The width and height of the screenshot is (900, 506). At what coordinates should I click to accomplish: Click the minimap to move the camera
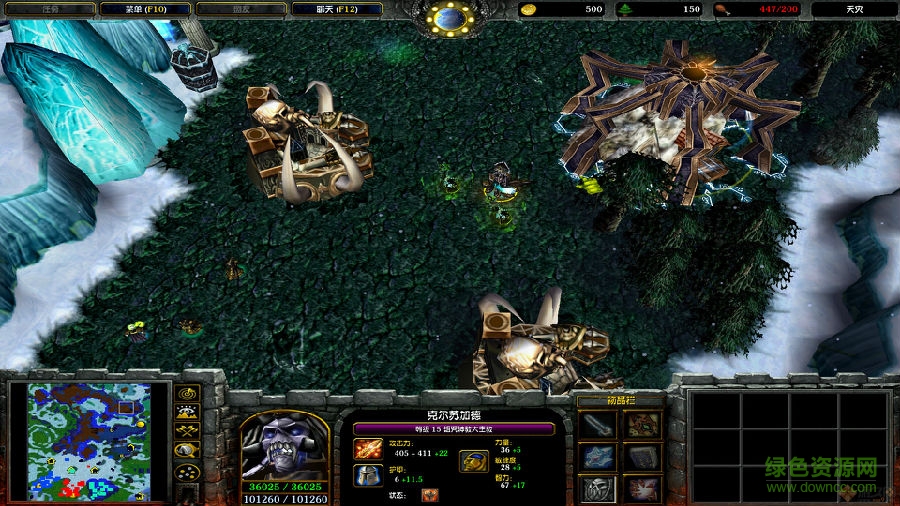pos(89,441)
